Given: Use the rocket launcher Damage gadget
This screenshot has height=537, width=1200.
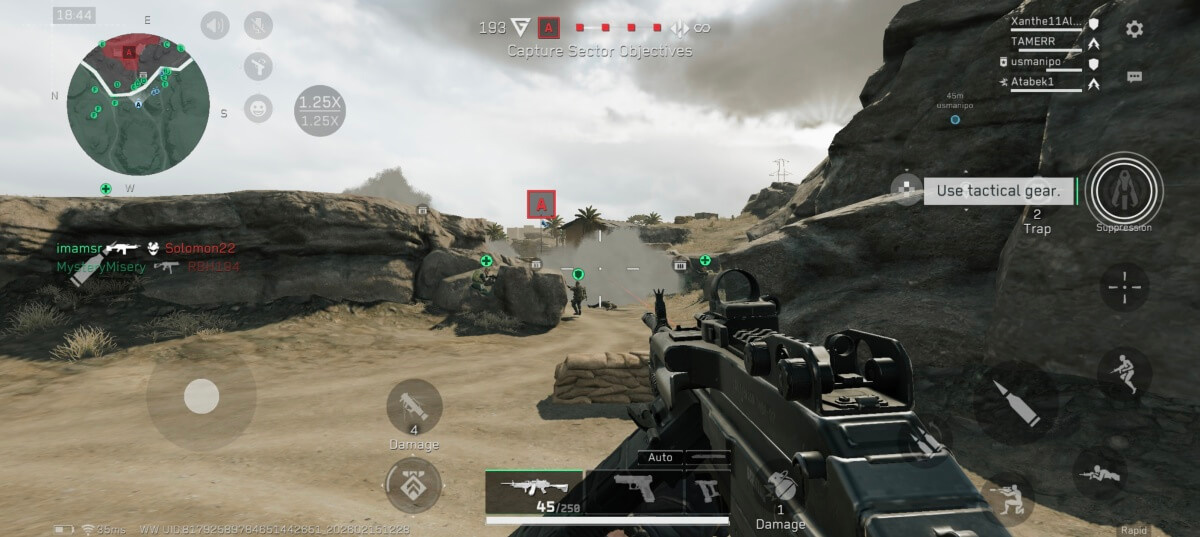Looking at the screenshot, I should point(414,406).
